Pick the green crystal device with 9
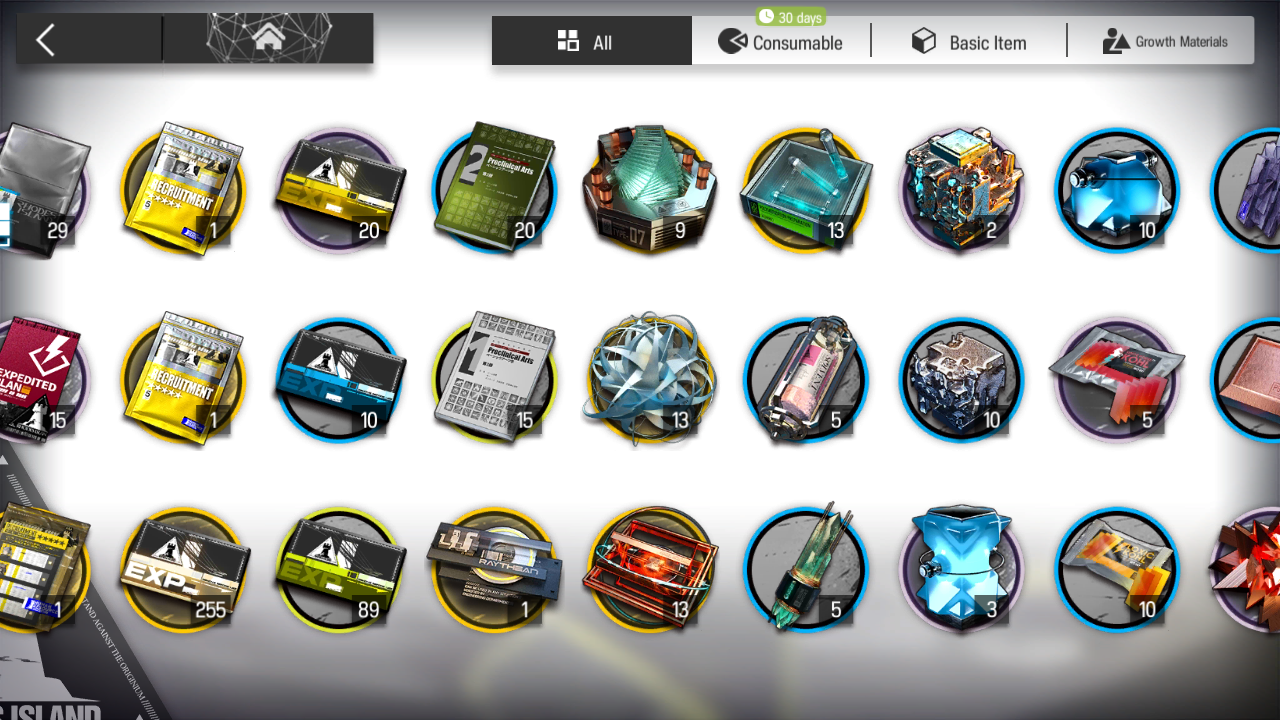This screenshot has height=720, width=1280. coord(650,189)
